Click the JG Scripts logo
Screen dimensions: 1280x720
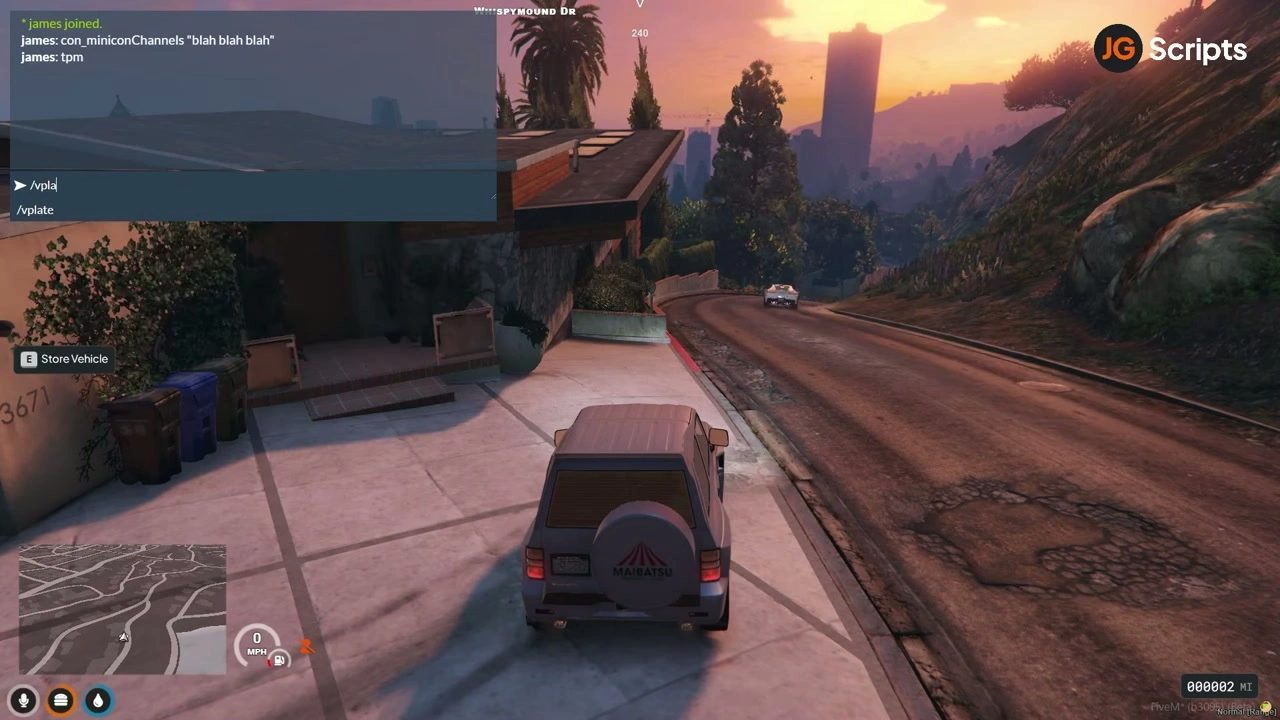coord(1170,47)
